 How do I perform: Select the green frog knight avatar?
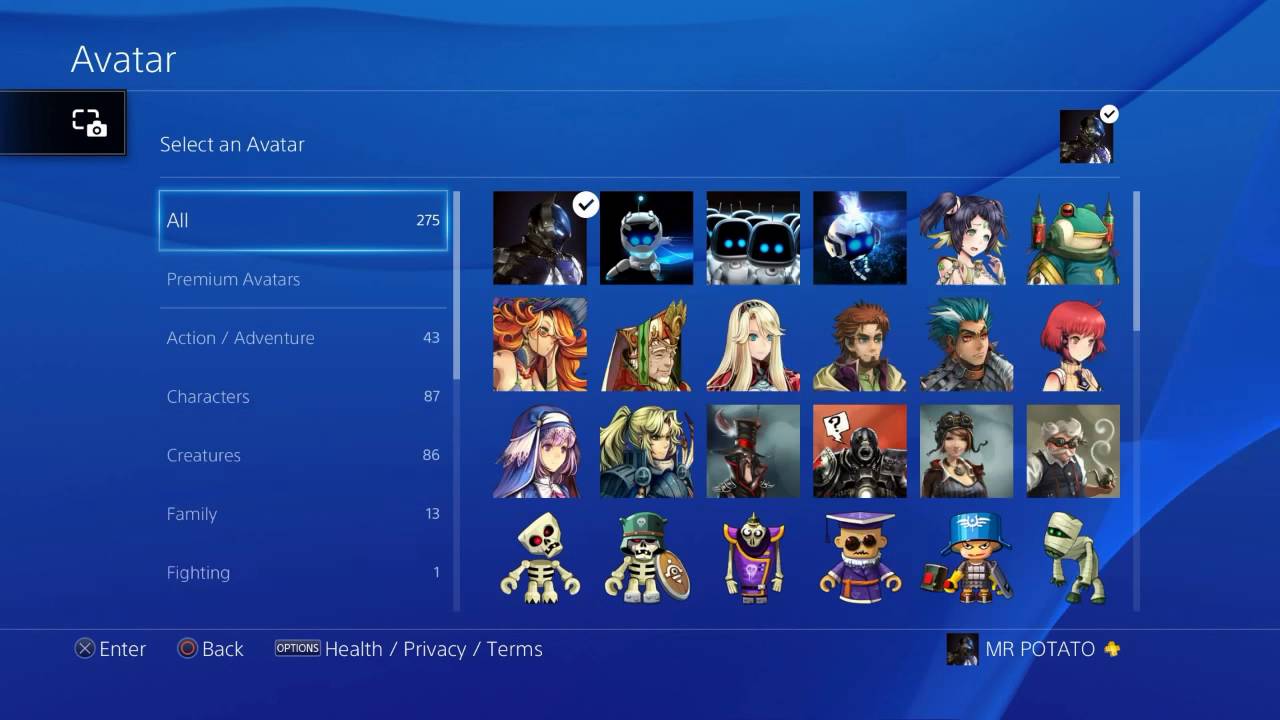pos(1073,237)
